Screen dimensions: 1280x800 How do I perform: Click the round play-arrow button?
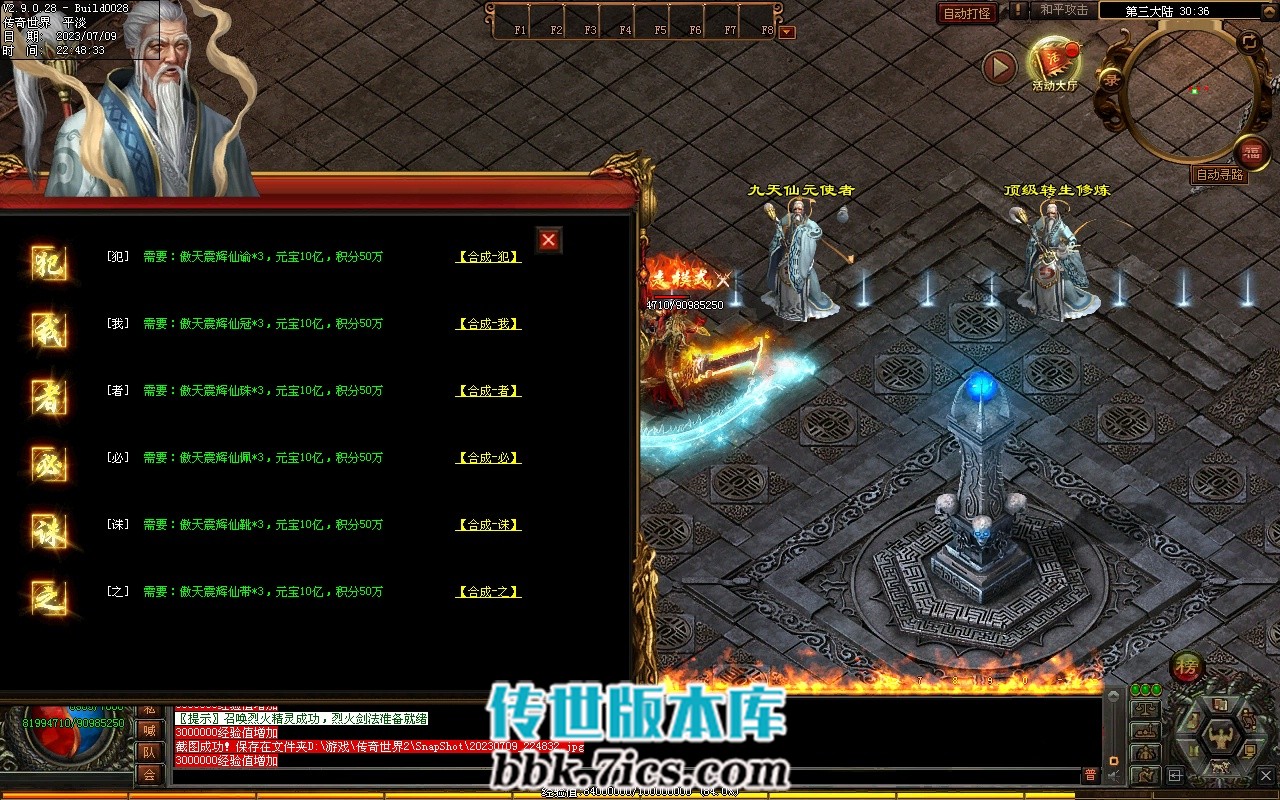point(999,67)
